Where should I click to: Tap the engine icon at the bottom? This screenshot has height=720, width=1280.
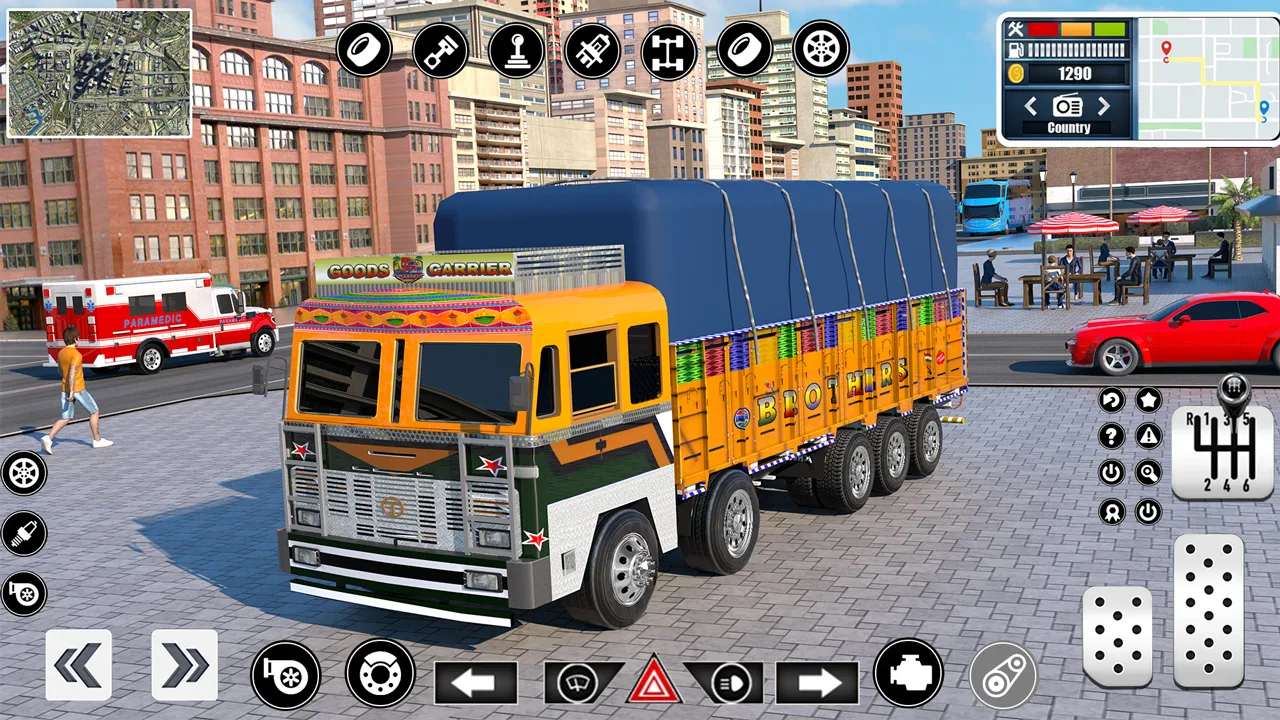908,675
